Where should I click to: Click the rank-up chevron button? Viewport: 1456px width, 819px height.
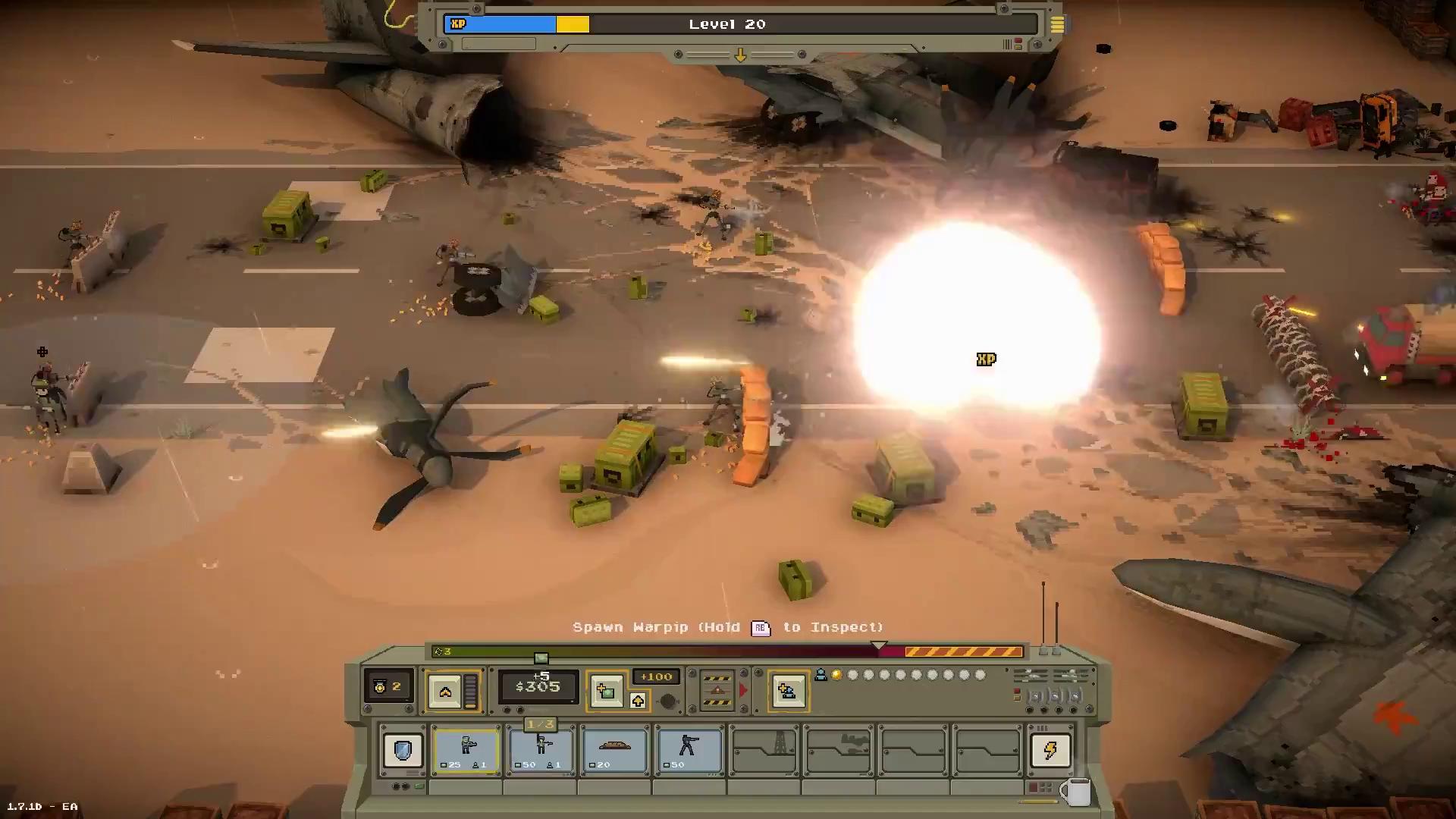(x=445, y=691)
